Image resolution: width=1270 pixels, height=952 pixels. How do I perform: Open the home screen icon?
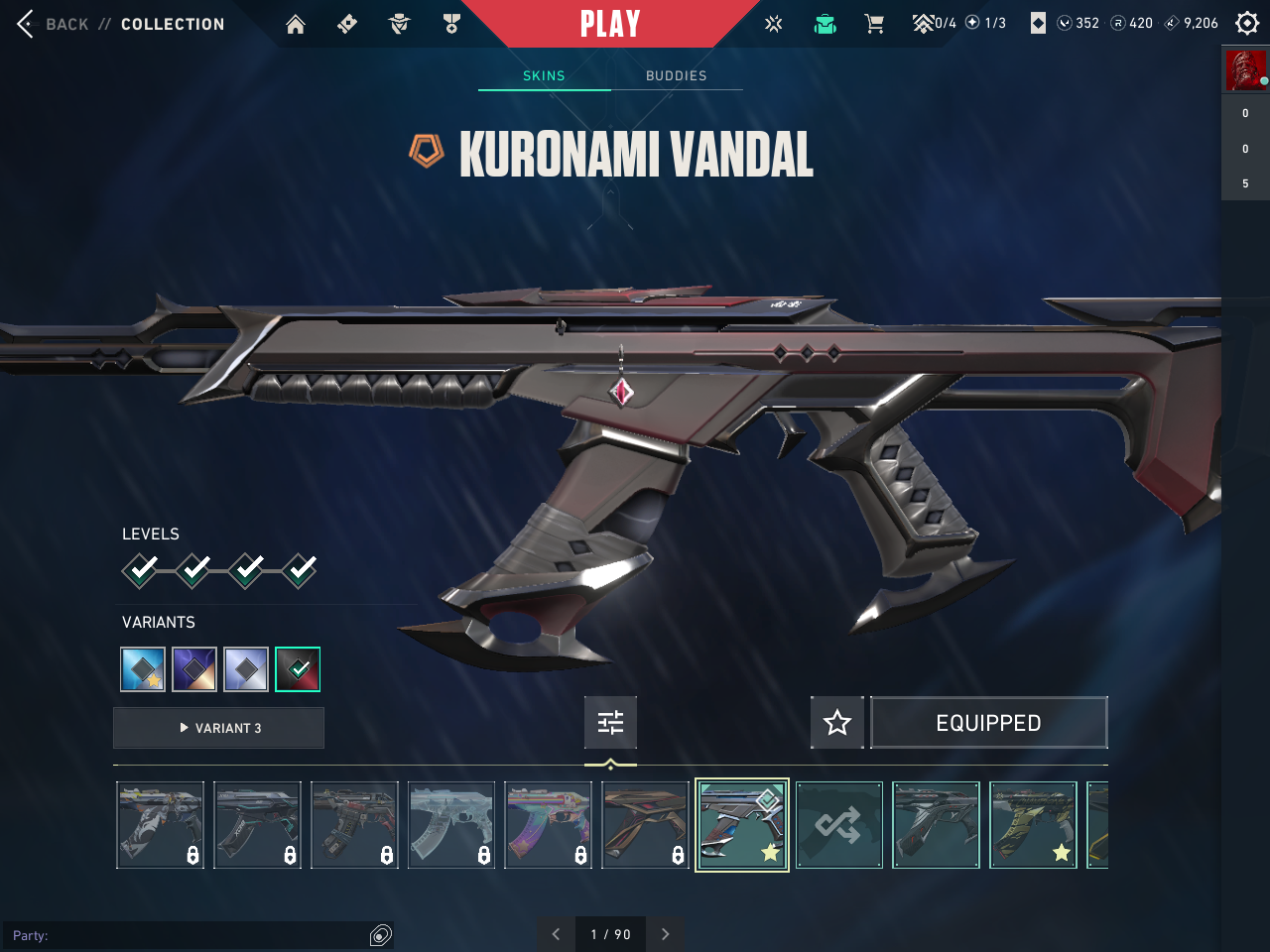click(296, 25)
